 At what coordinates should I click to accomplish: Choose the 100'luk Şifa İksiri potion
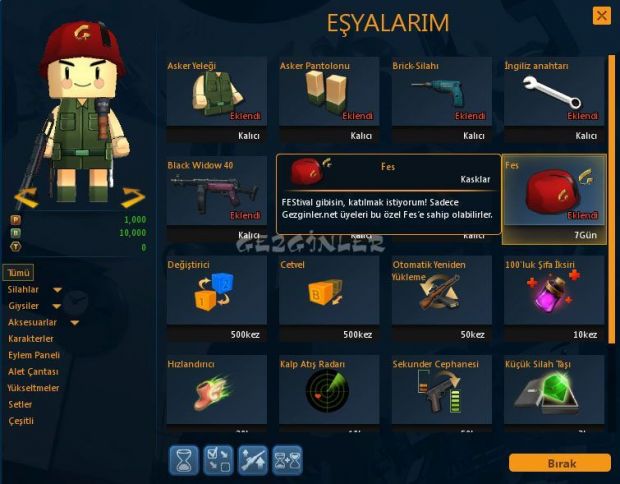tap(554, 297)
